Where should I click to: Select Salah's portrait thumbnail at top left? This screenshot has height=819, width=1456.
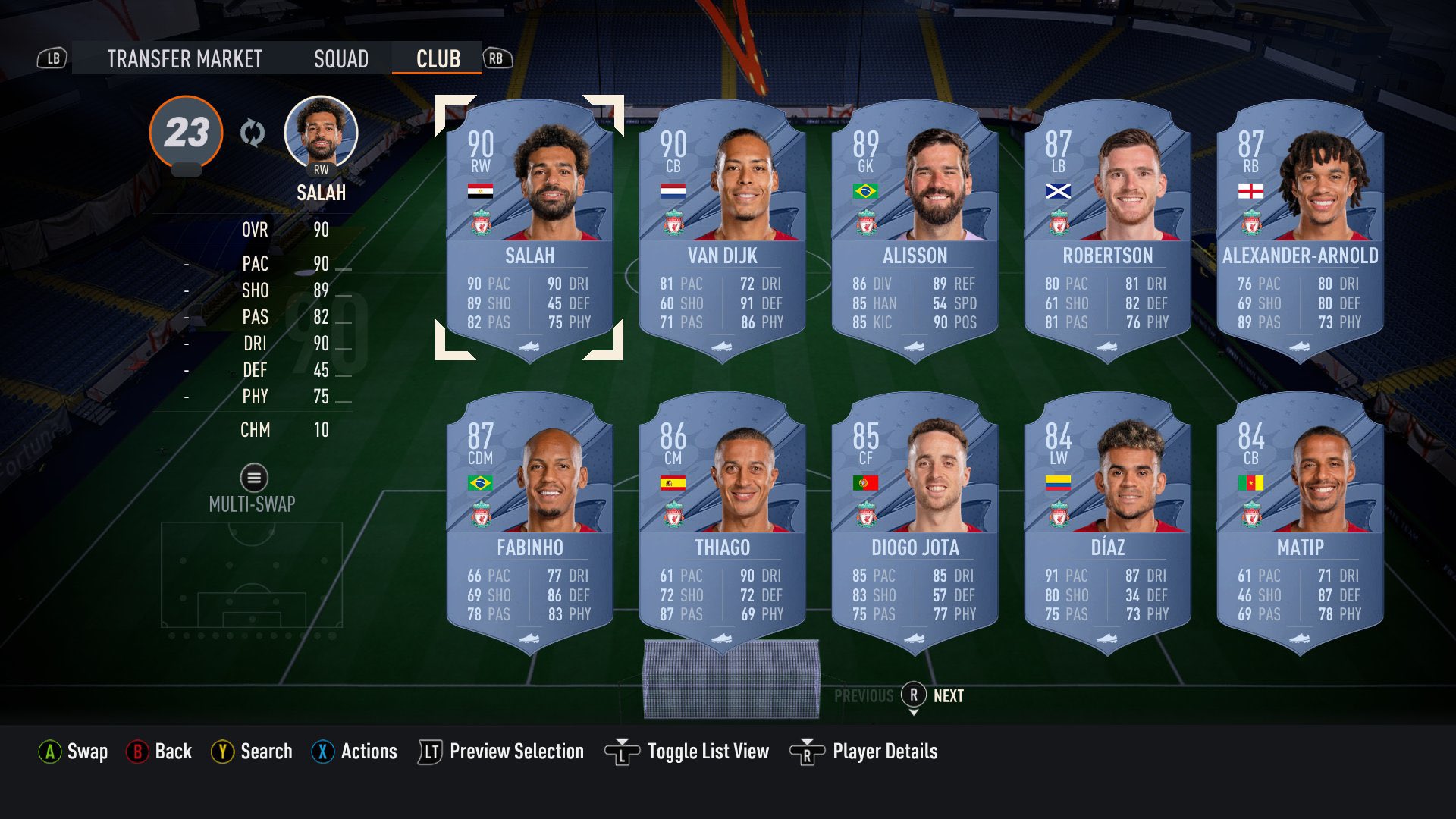pos(322,132)
